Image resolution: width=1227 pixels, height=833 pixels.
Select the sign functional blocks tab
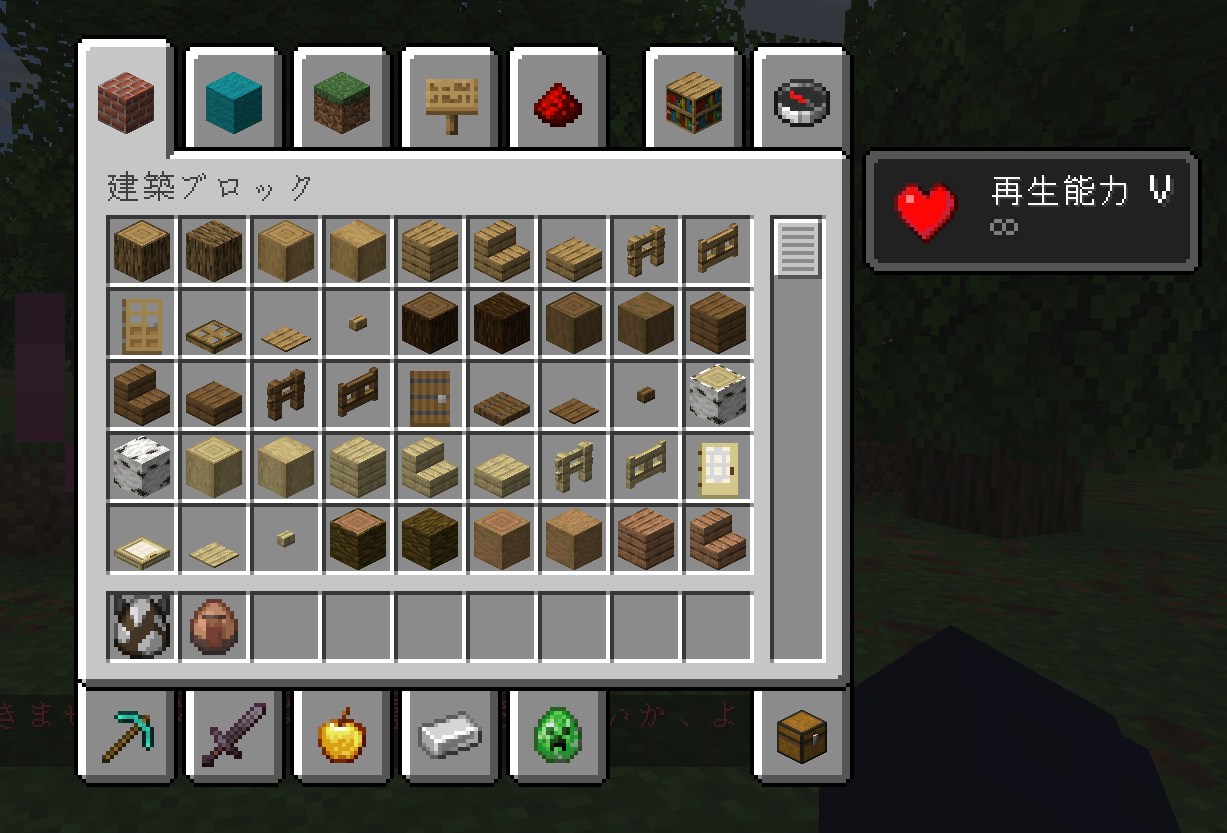point(450,100)
